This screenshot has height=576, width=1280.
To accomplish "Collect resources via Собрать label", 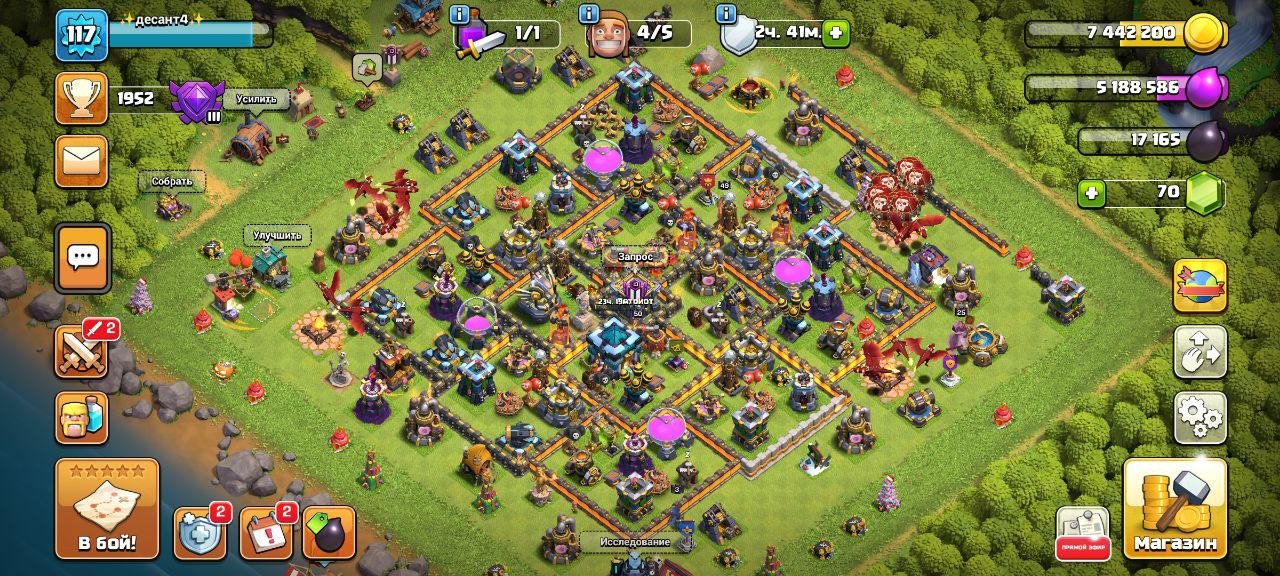I will pos(172,182).
